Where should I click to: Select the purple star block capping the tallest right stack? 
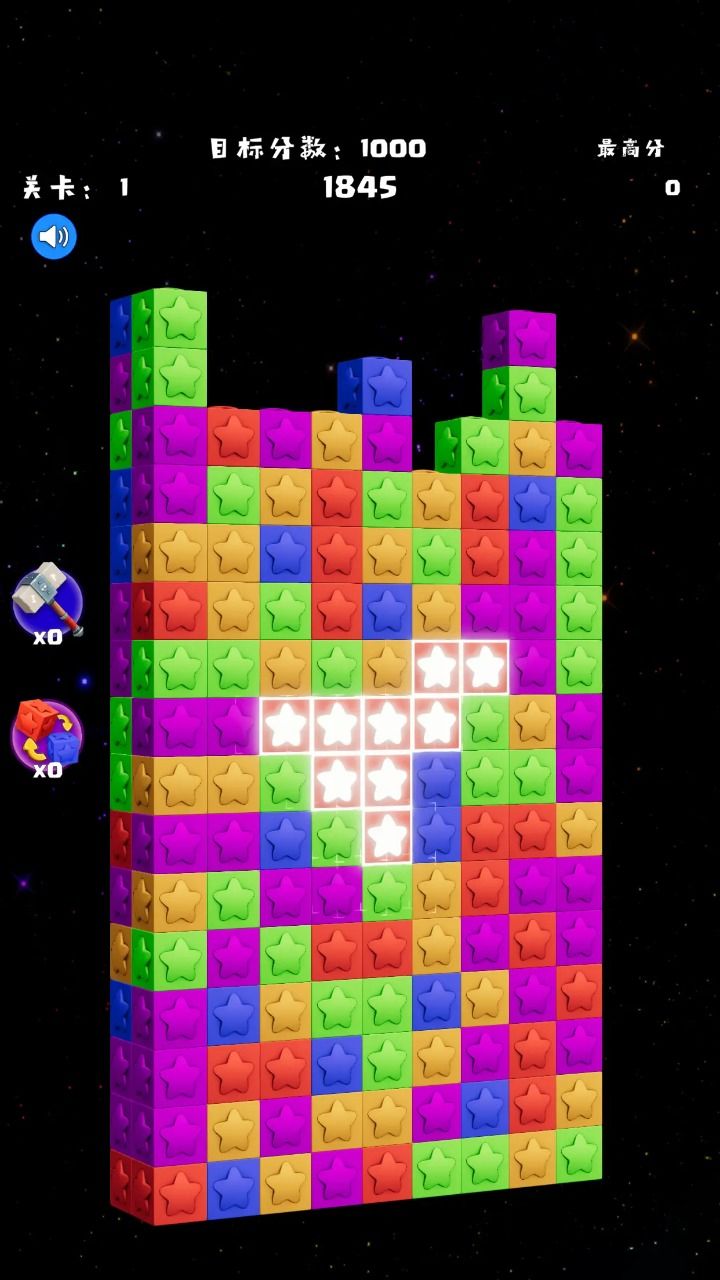pyautogui.click(x=532, y=339)
